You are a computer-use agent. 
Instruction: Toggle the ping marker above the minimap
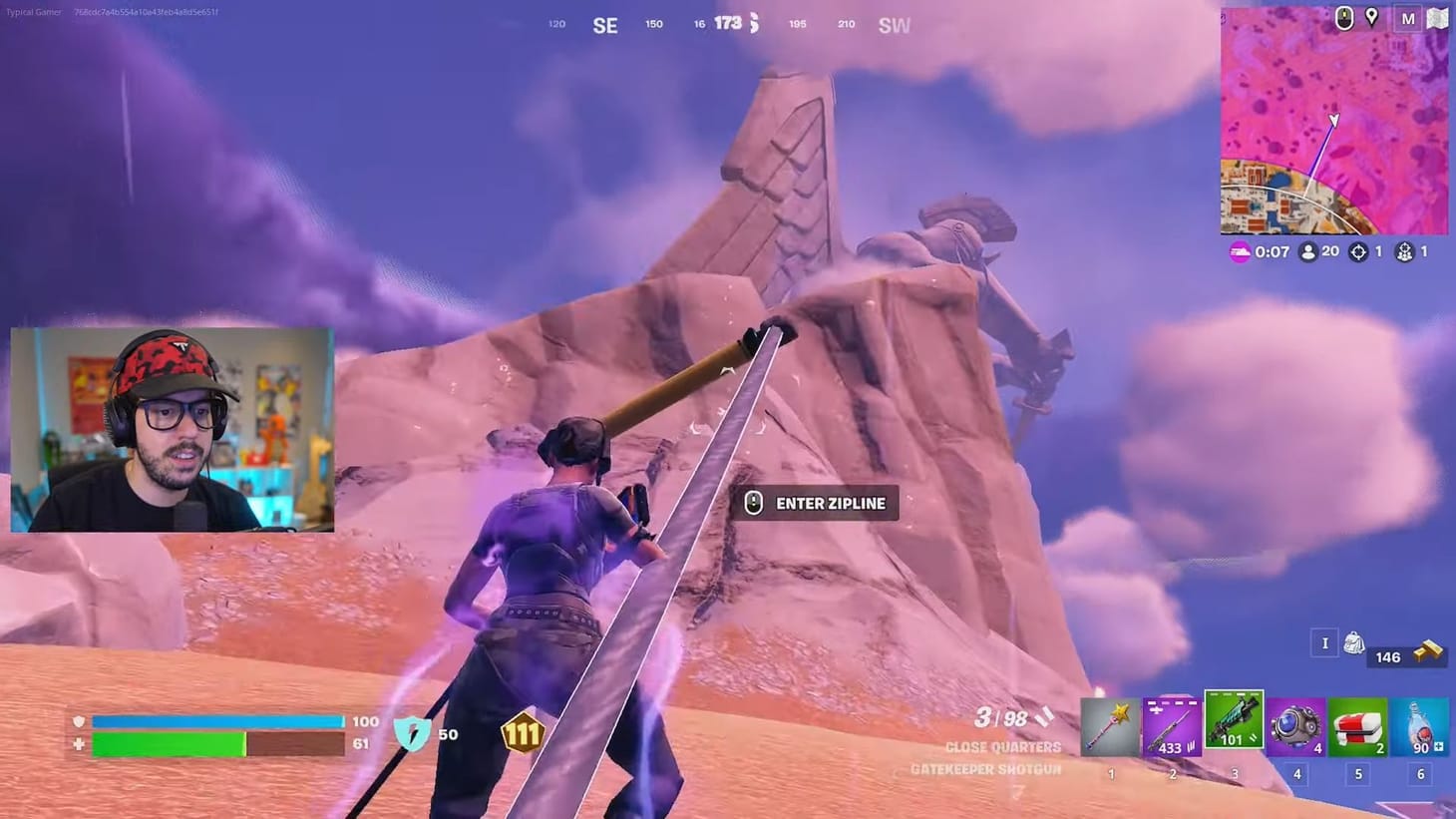pyautogui.click(x=1373, y=18)
